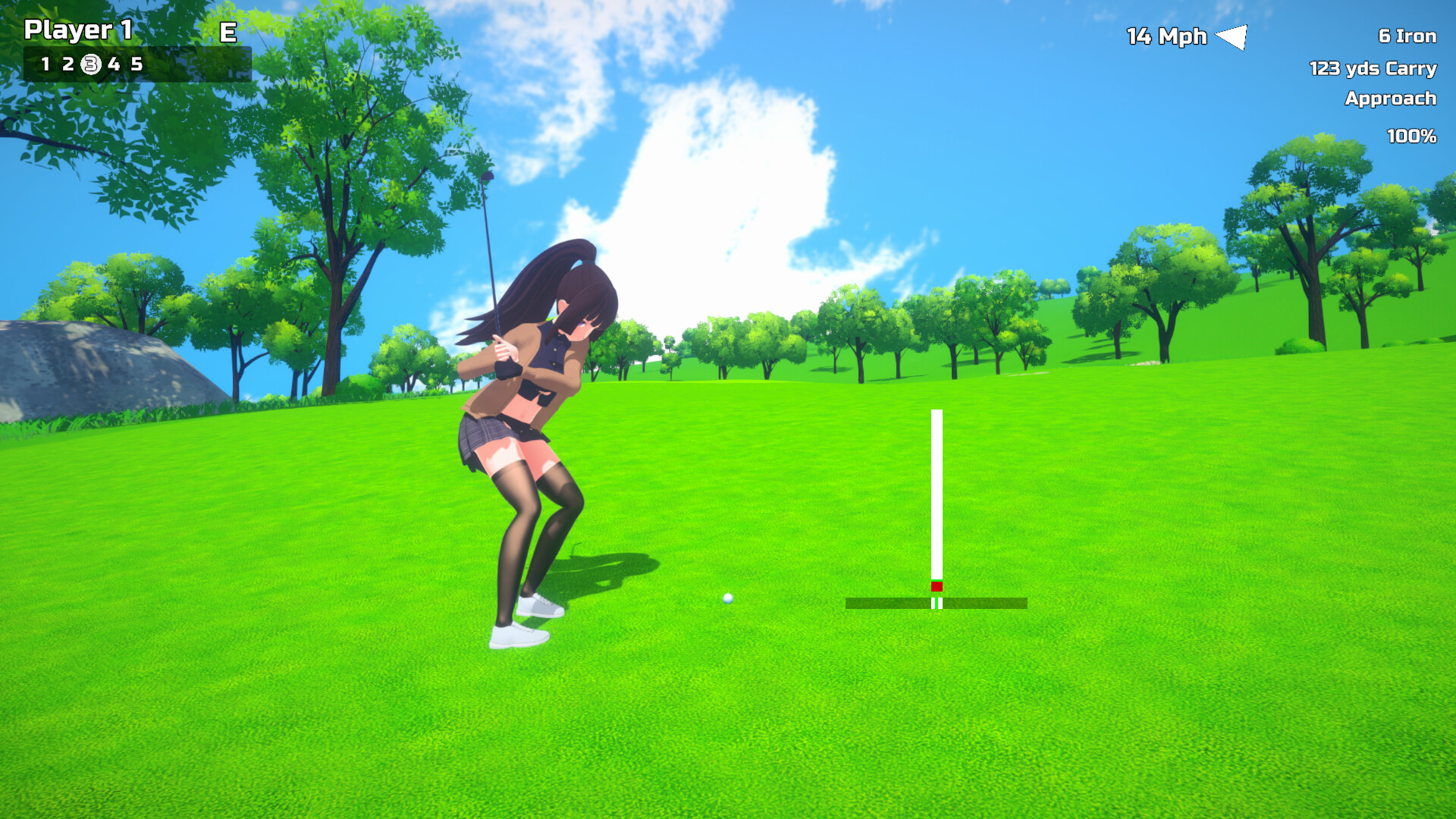The height and width of the screenshot is (819, 1456).
Task: Click hole 5 marker in scorecard strip
Action: click(138, 64)
